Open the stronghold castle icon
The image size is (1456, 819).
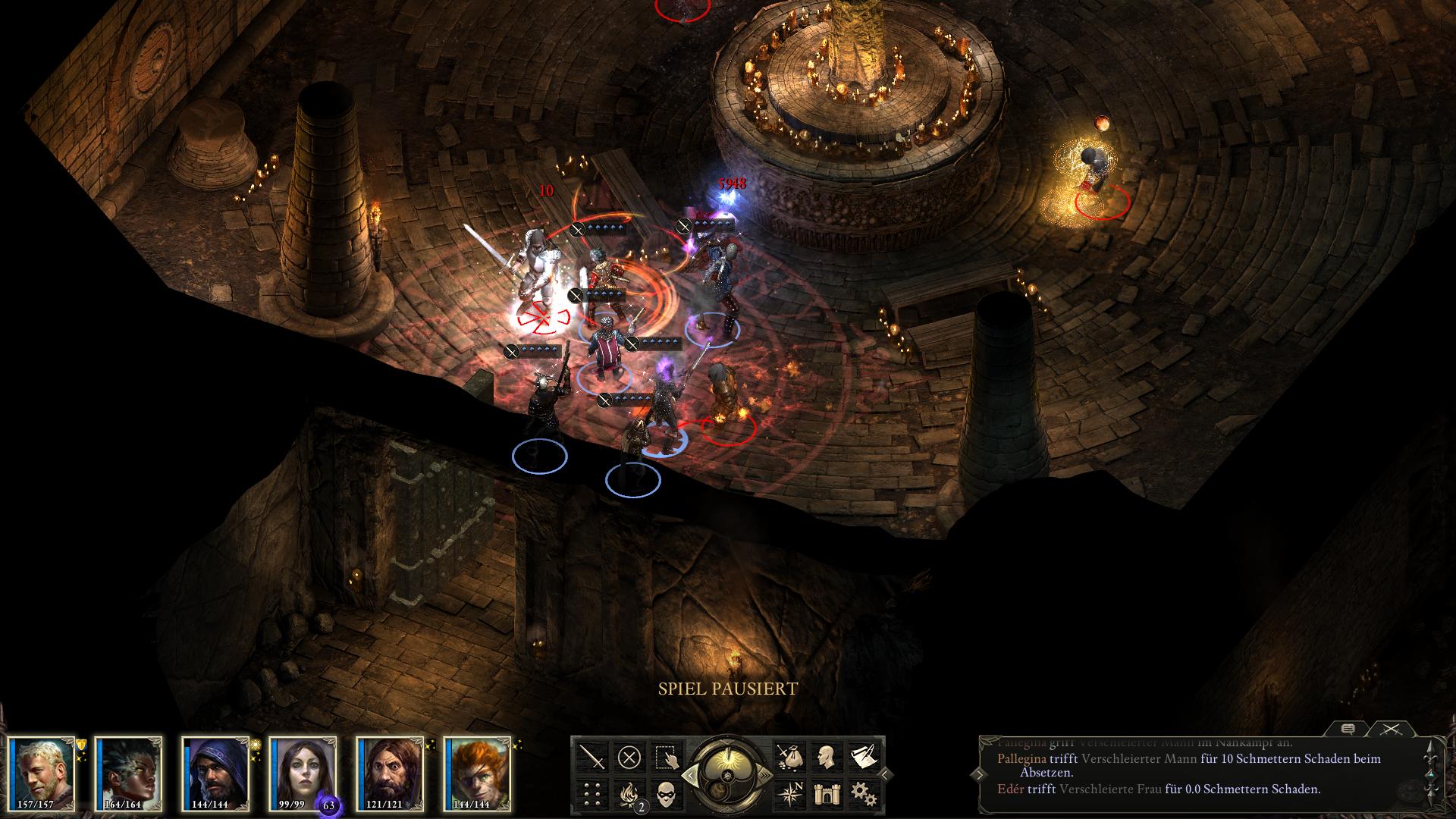[826, 793]
